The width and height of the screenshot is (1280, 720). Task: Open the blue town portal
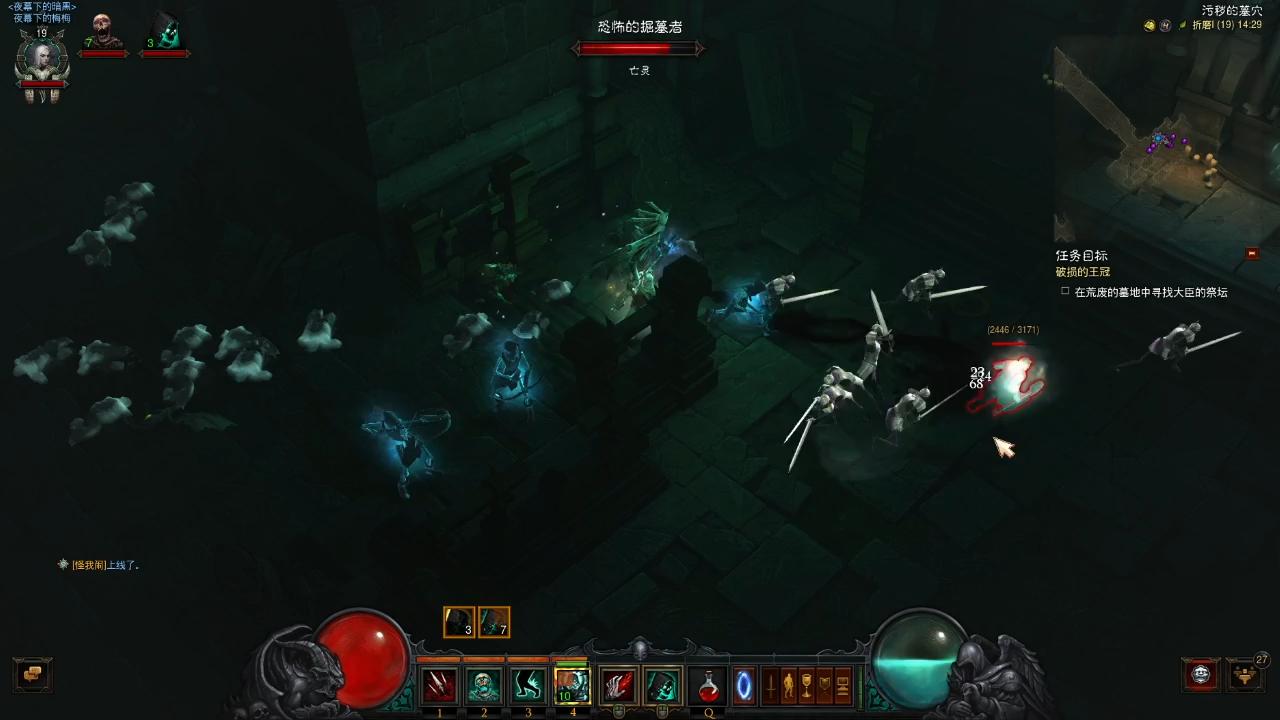pos(744,686)
